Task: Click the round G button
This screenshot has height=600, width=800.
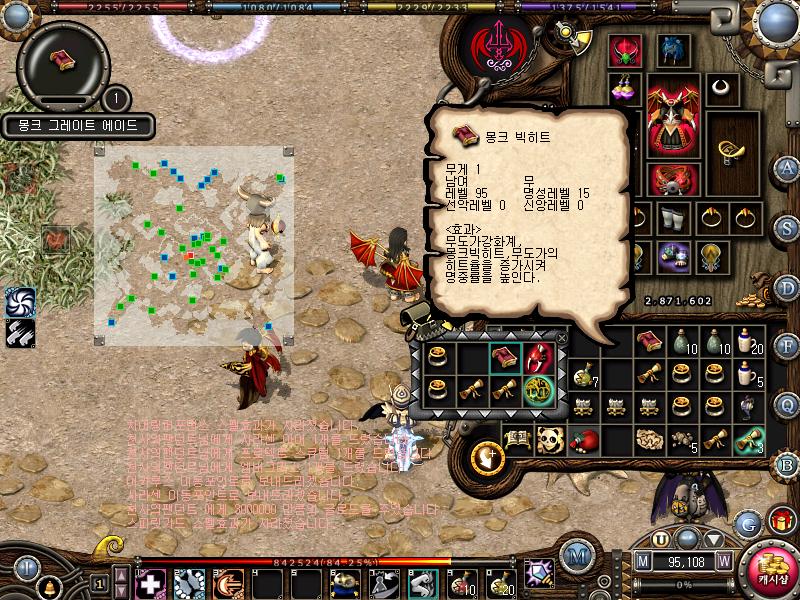Action: tap(747, 522)
